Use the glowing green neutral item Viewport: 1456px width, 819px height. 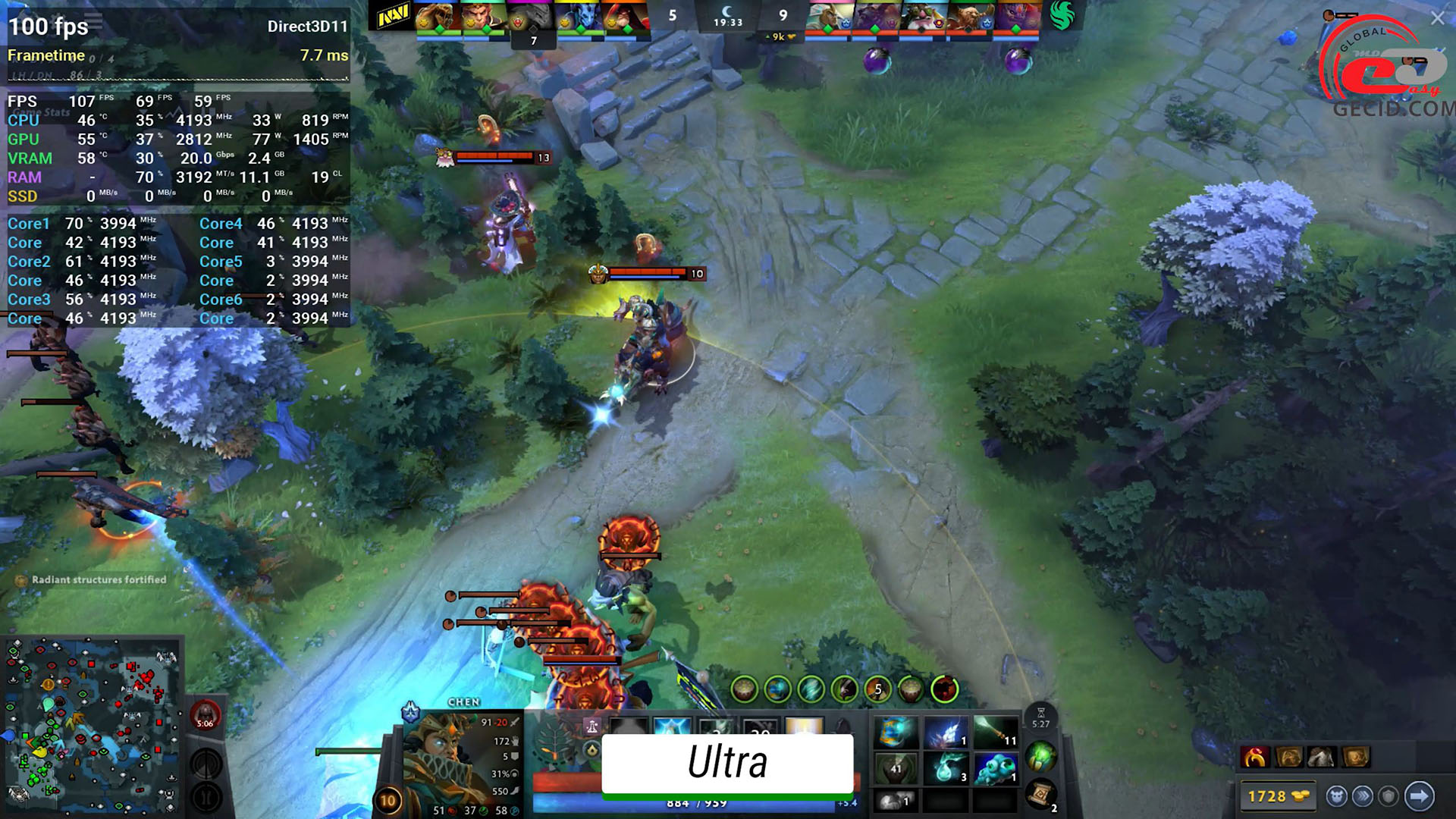pyautogui.click(x=1040, y=755)
